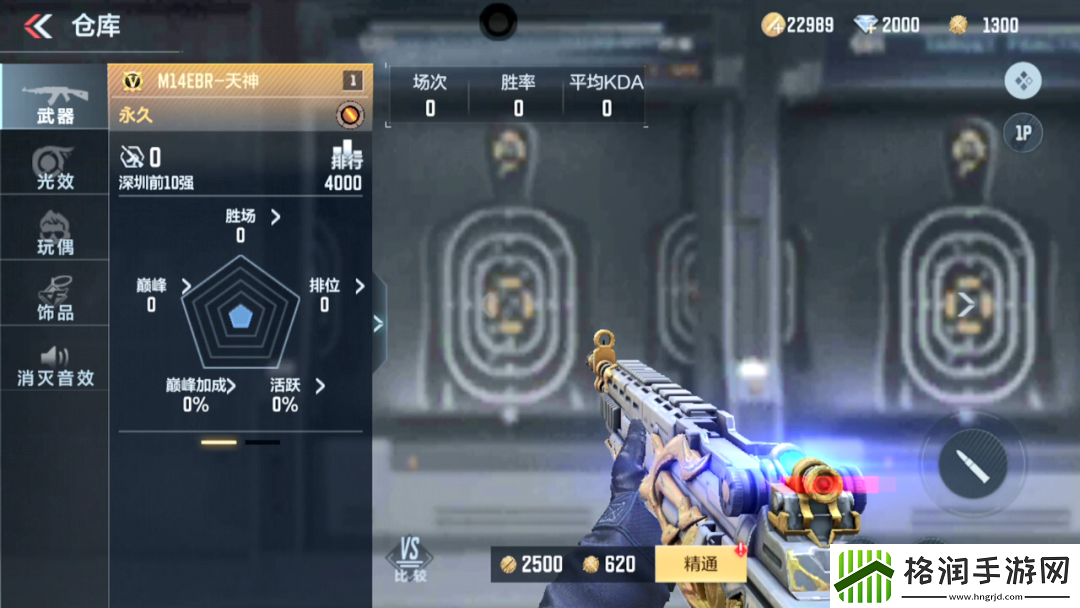Show the 饰品 category
The height and width of the screenshot is (608, 1080).
(54, 299)
